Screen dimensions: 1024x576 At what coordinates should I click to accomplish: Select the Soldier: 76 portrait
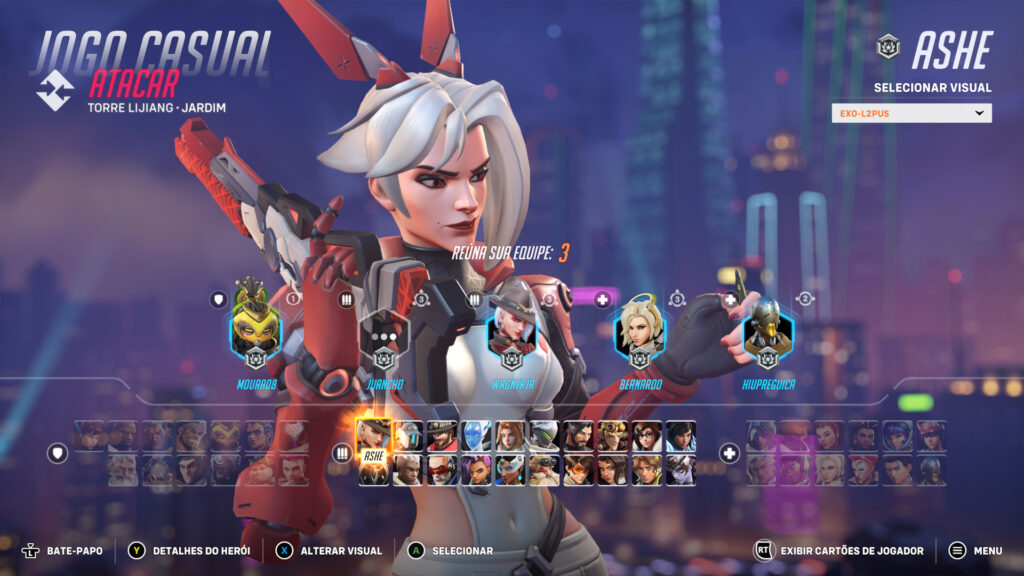tap(442, 470)
